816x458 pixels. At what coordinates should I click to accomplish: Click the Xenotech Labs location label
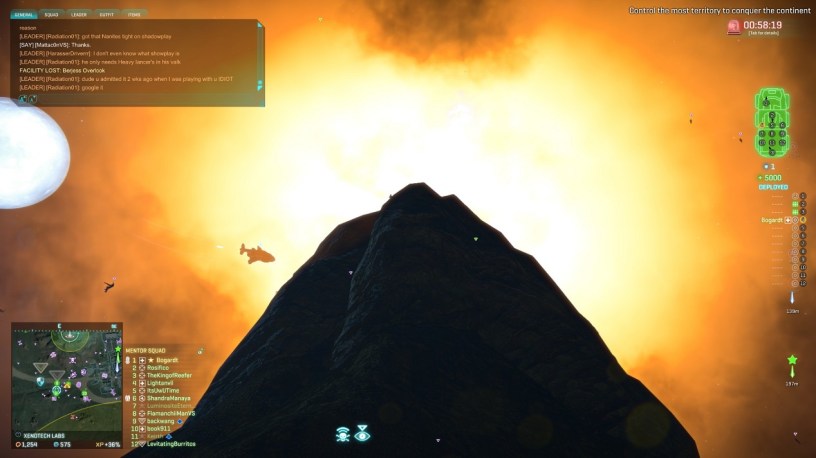pyautogui.click(x=47, y=435)
